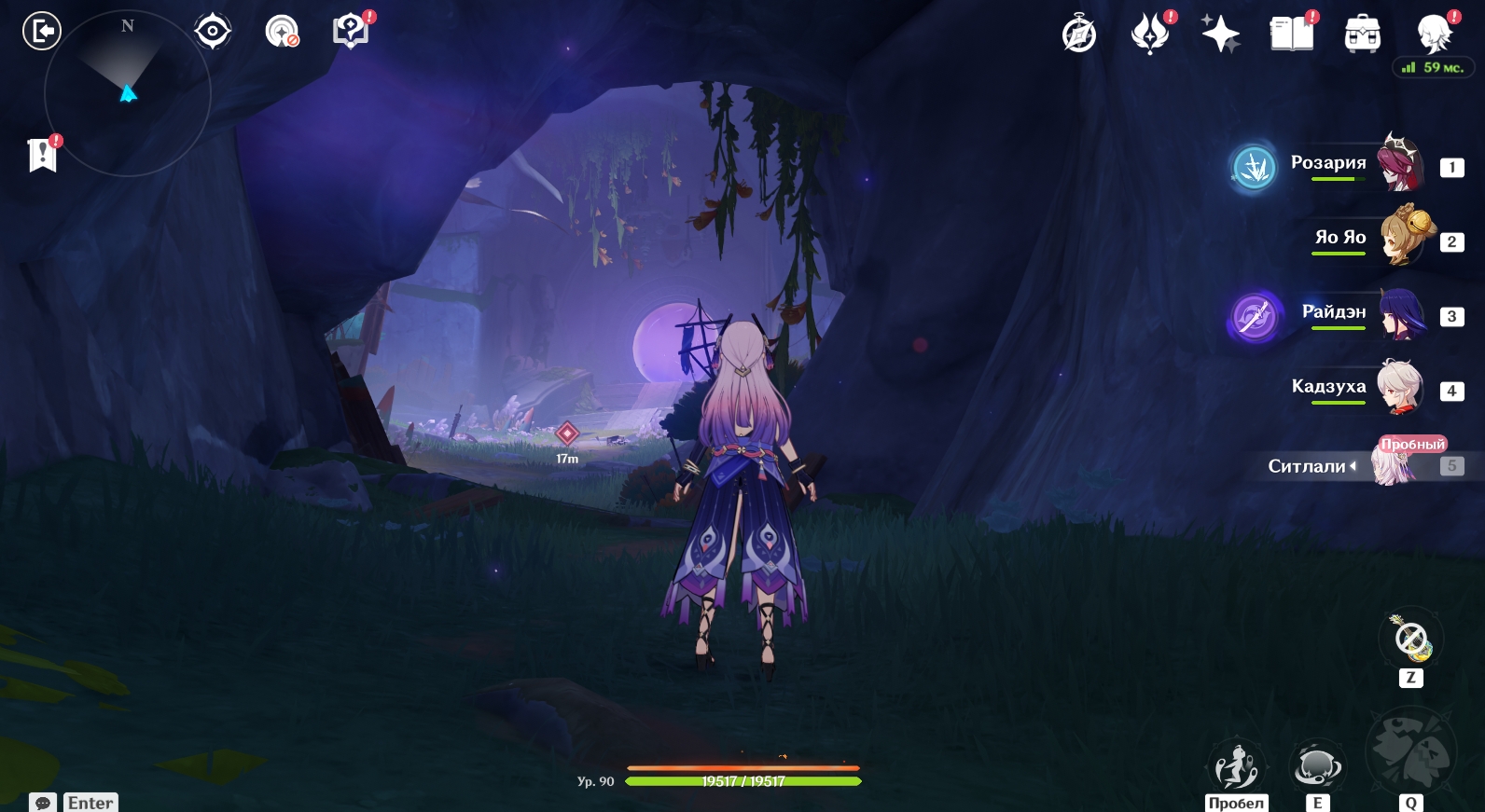Click the target crosshair icon

coord(213,32)
